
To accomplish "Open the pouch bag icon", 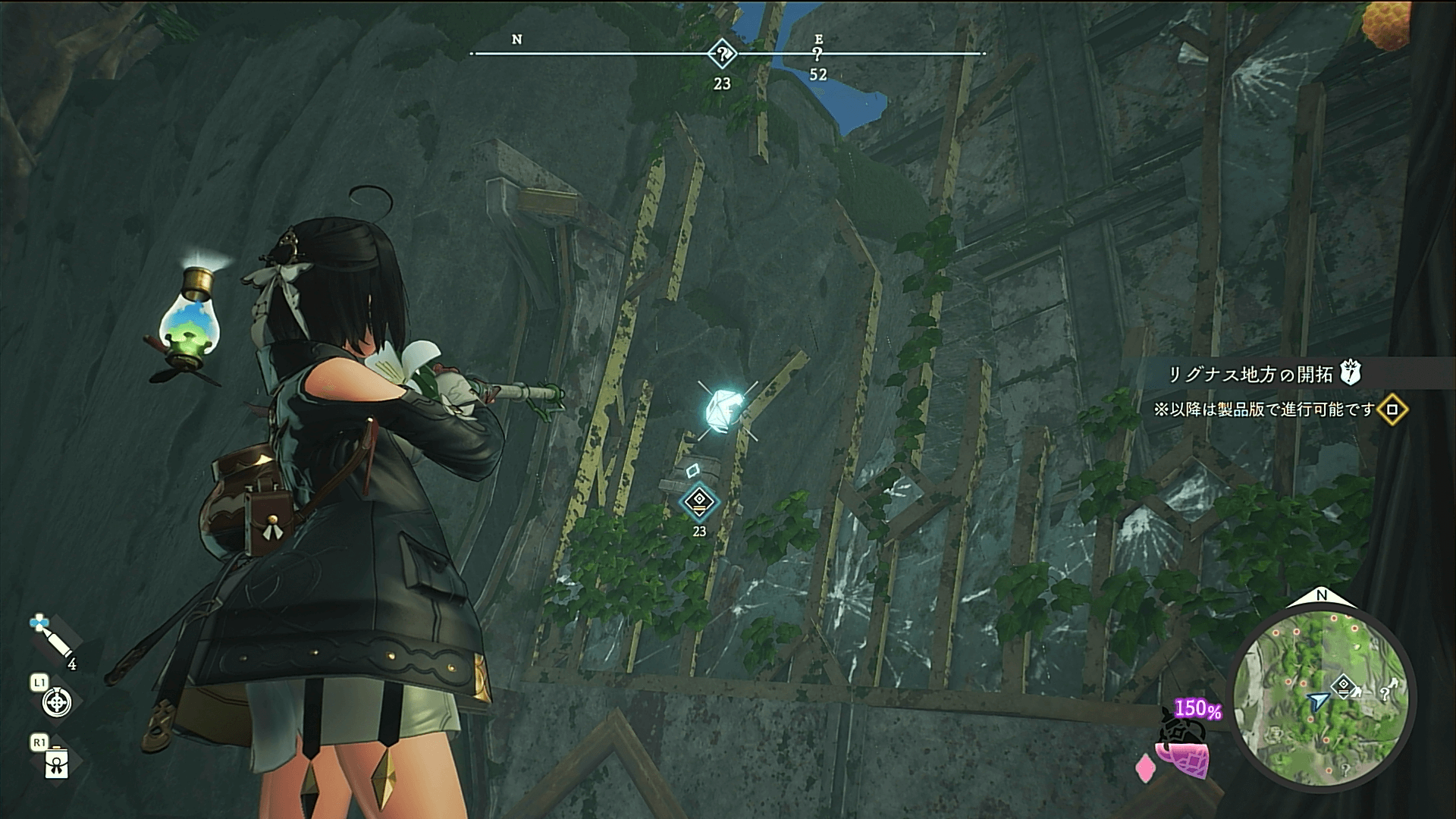I will click(x=57, y=763).
